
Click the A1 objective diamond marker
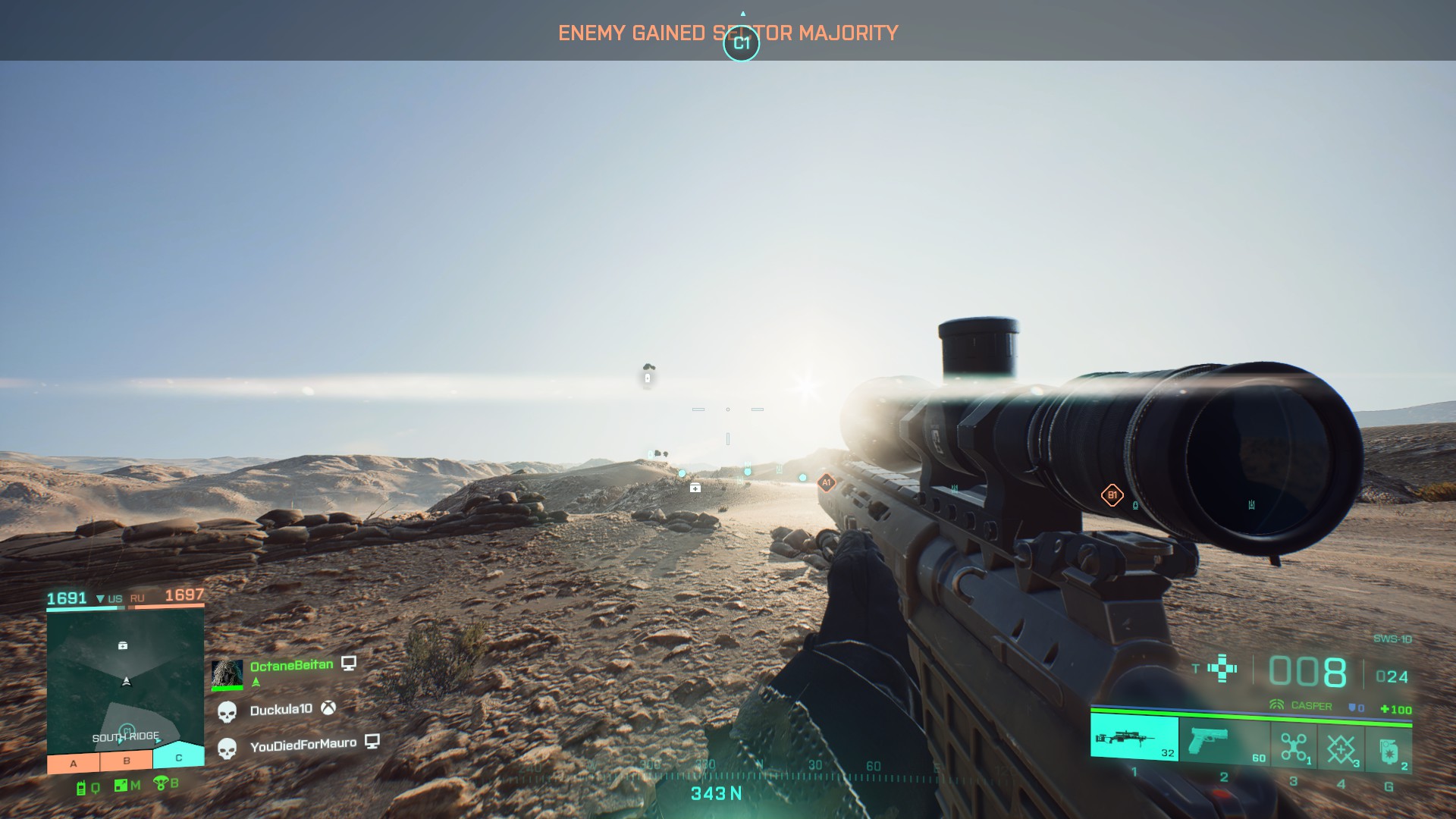pos(827,482)
